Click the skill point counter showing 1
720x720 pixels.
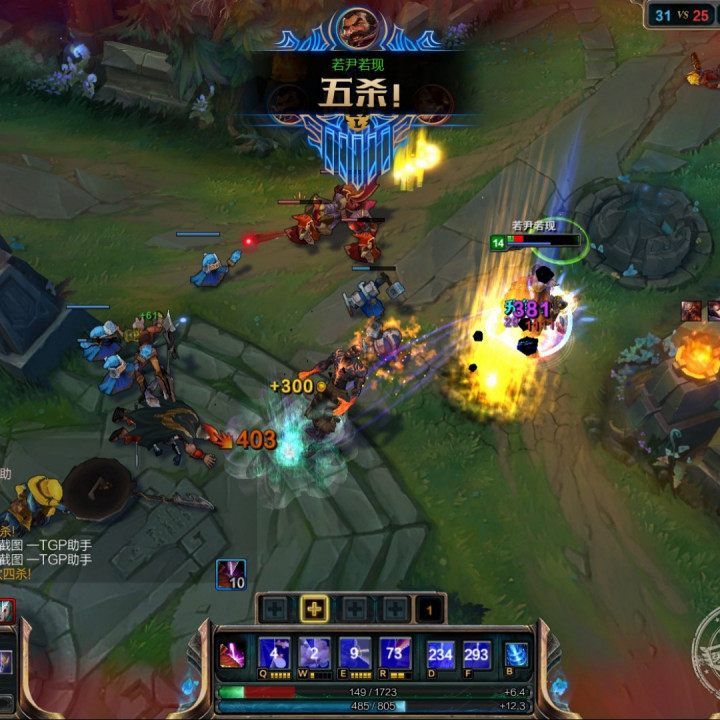tap(429, 609)
